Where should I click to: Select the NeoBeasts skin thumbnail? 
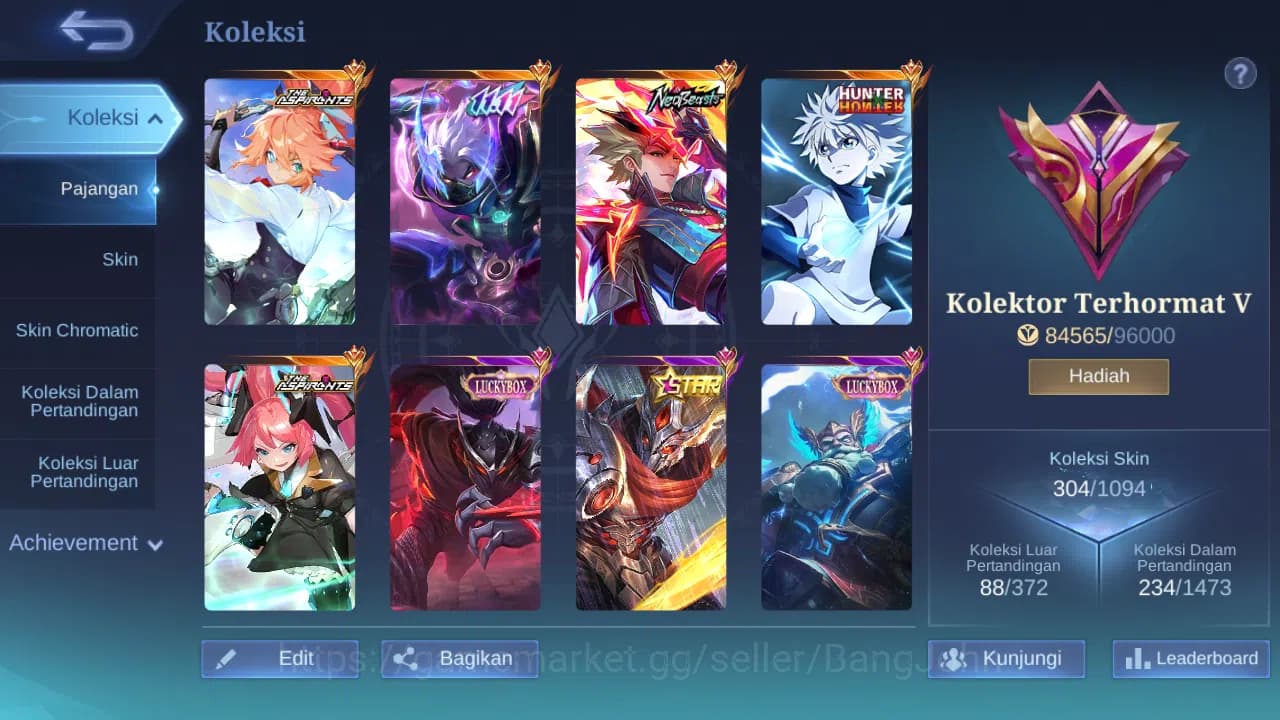coord(652,200)
